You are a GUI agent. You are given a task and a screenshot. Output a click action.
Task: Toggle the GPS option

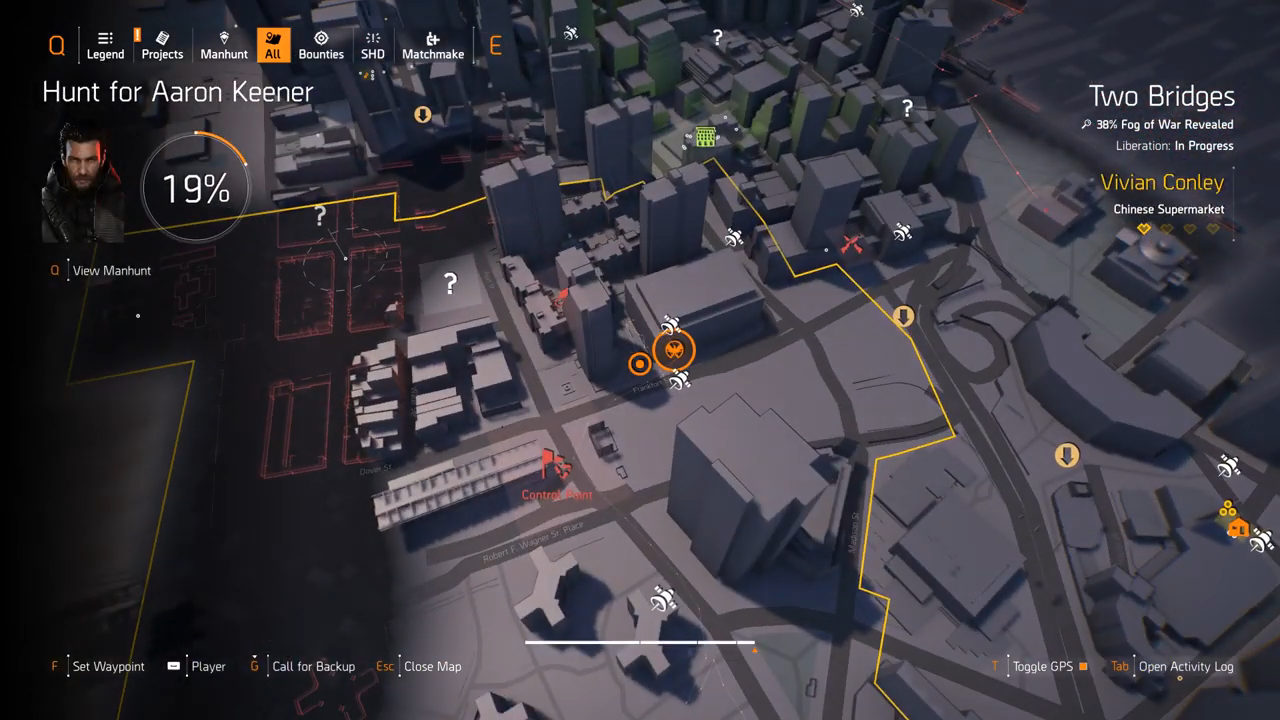coord(1043,667)
